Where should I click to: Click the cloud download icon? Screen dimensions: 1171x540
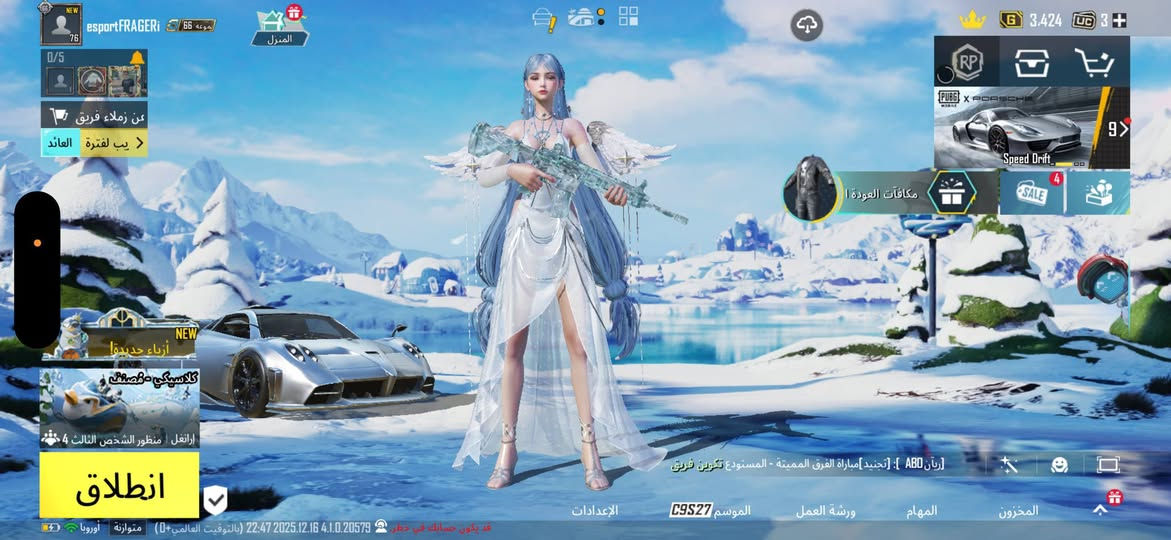(807, 25)
